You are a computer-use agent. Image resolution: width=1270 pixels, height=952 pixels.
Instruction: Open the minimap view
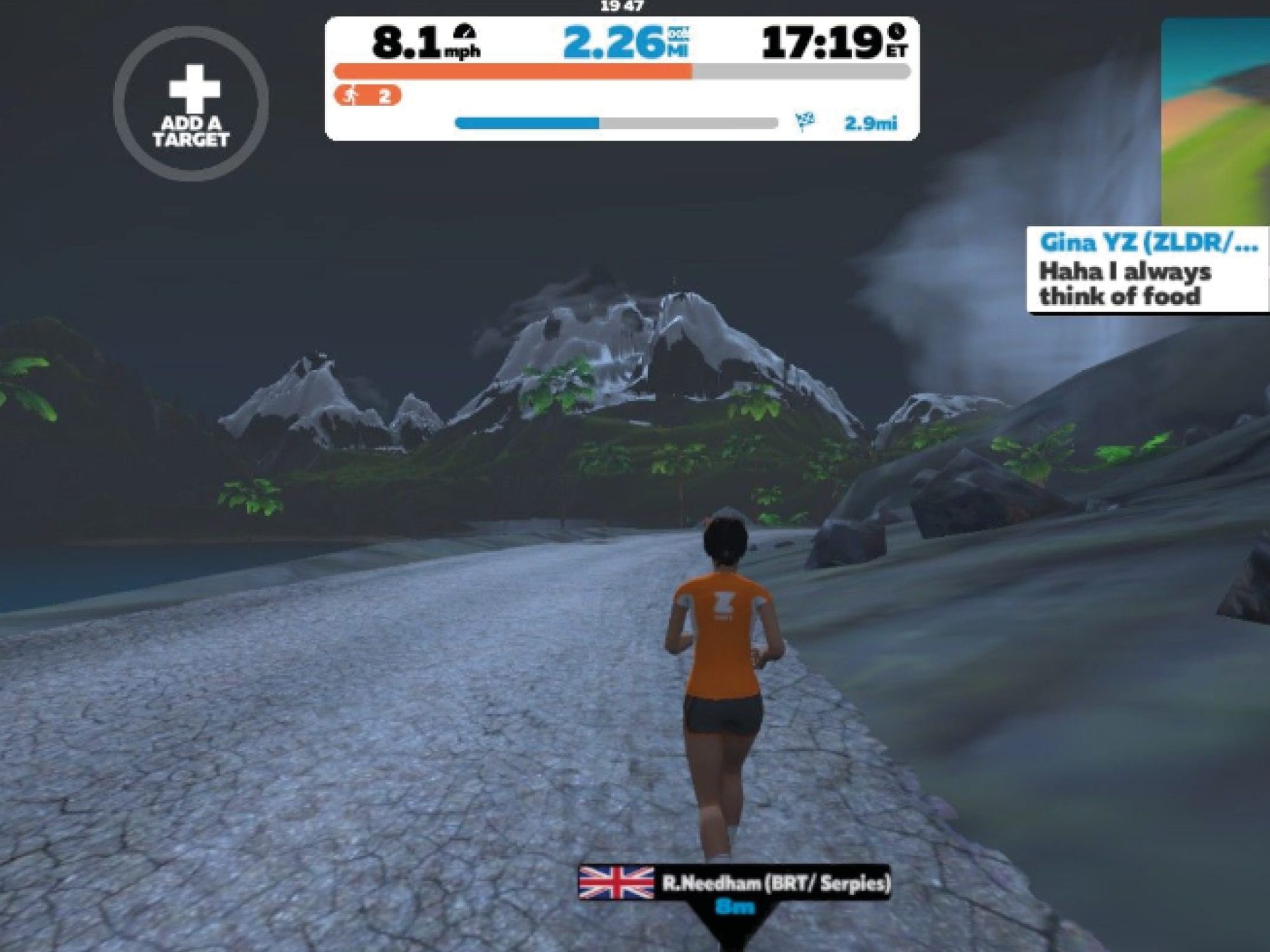click(1215, 122)
